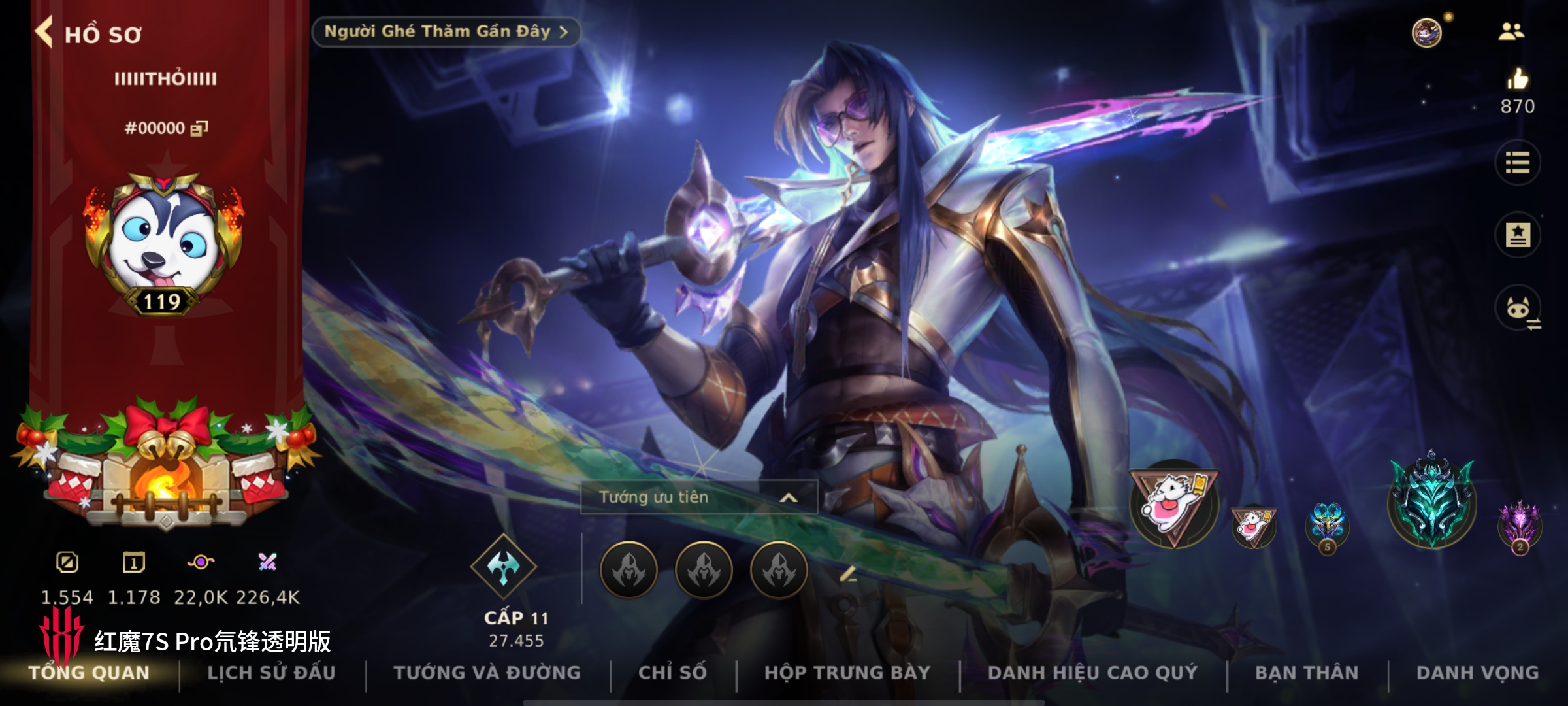The height and width of the screenshot is (706, 1568).
Task: Tap the cat-face swap button
Action: coord(1518,308)
